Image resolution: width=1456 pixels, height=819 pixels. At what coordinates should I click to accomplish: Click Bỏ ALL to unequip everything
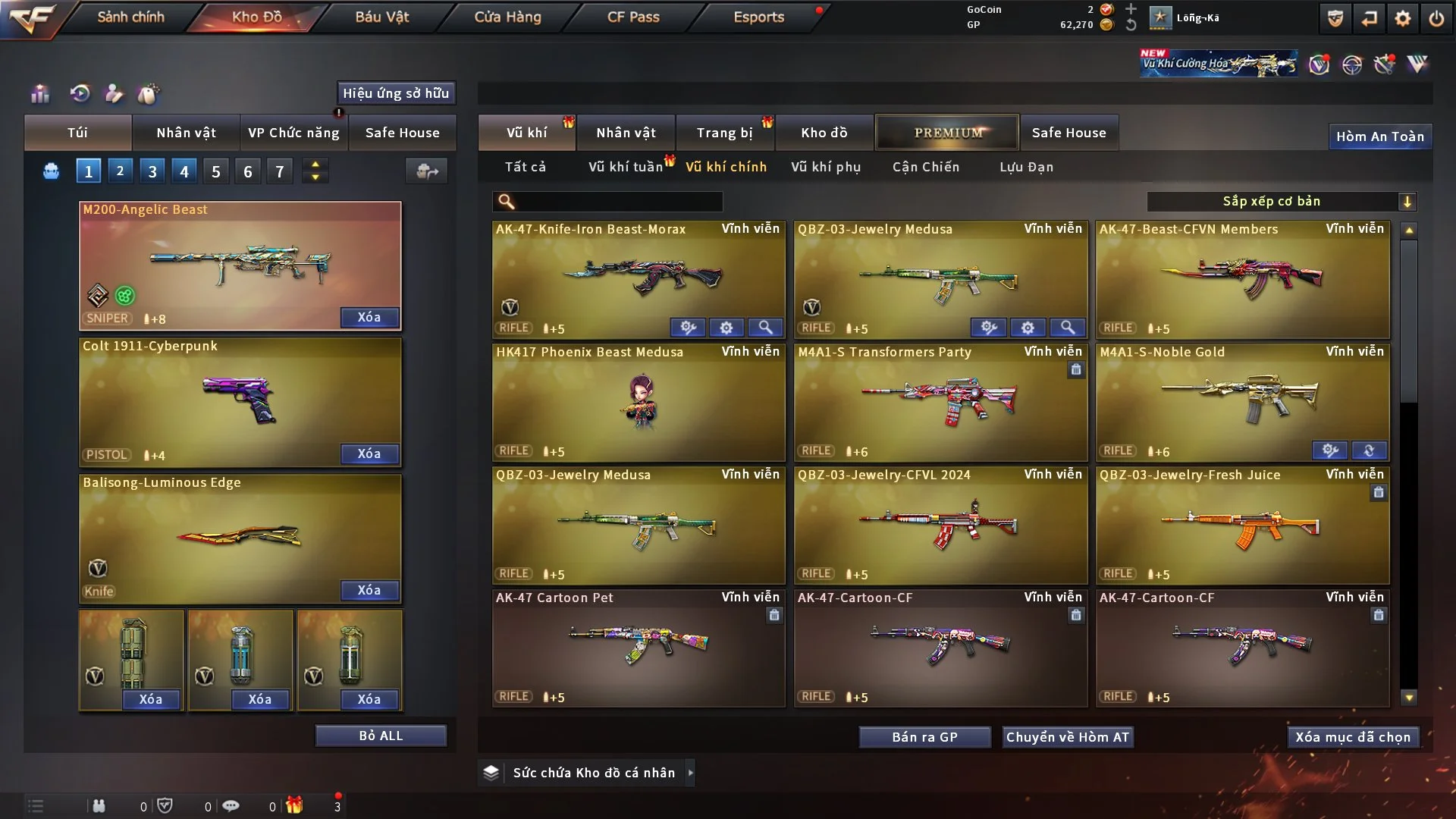pyautogui.click(x=381, y=736)
